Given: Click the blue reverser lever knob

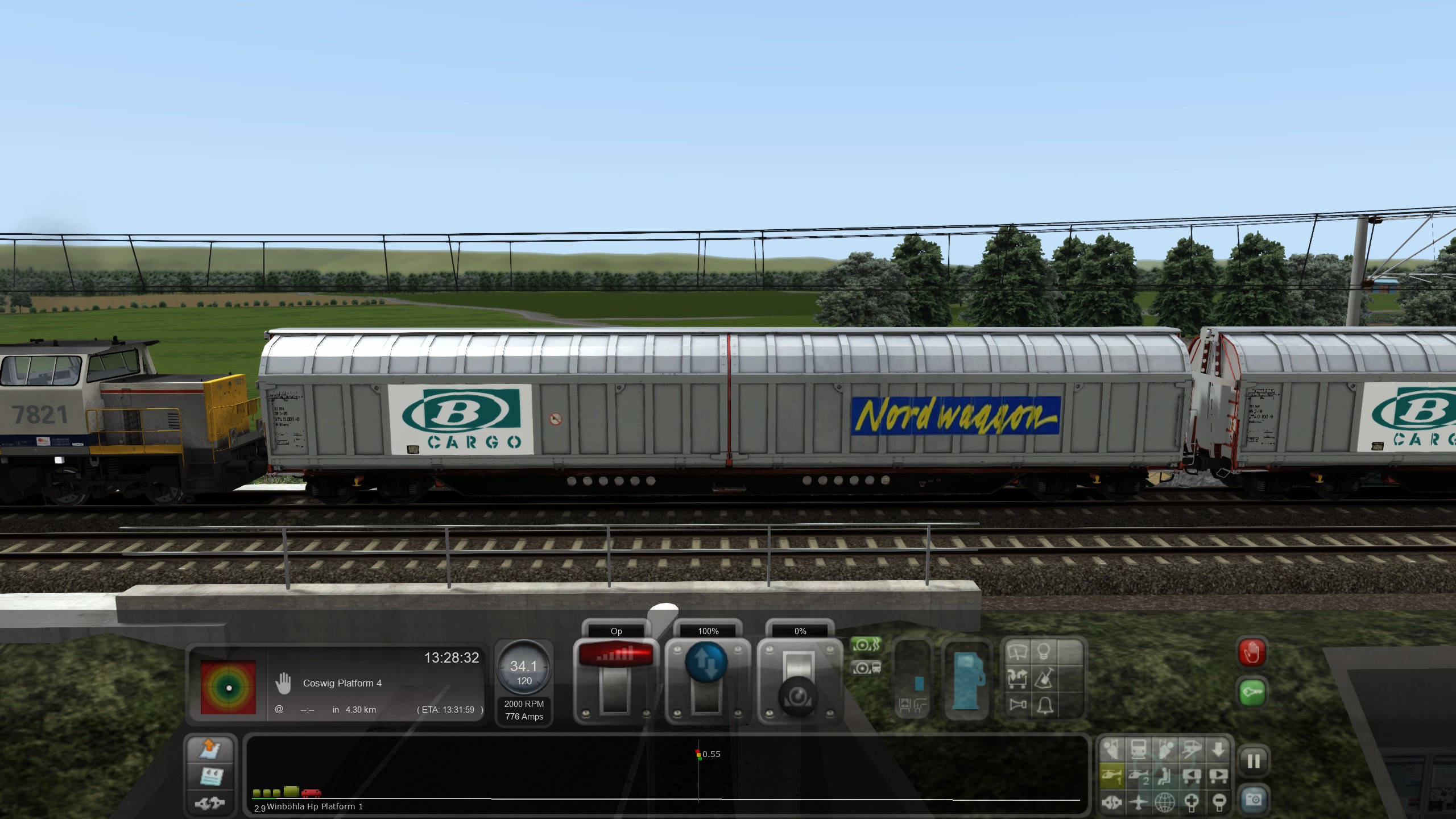Looking at the screenshot, I should pos(706,664).
